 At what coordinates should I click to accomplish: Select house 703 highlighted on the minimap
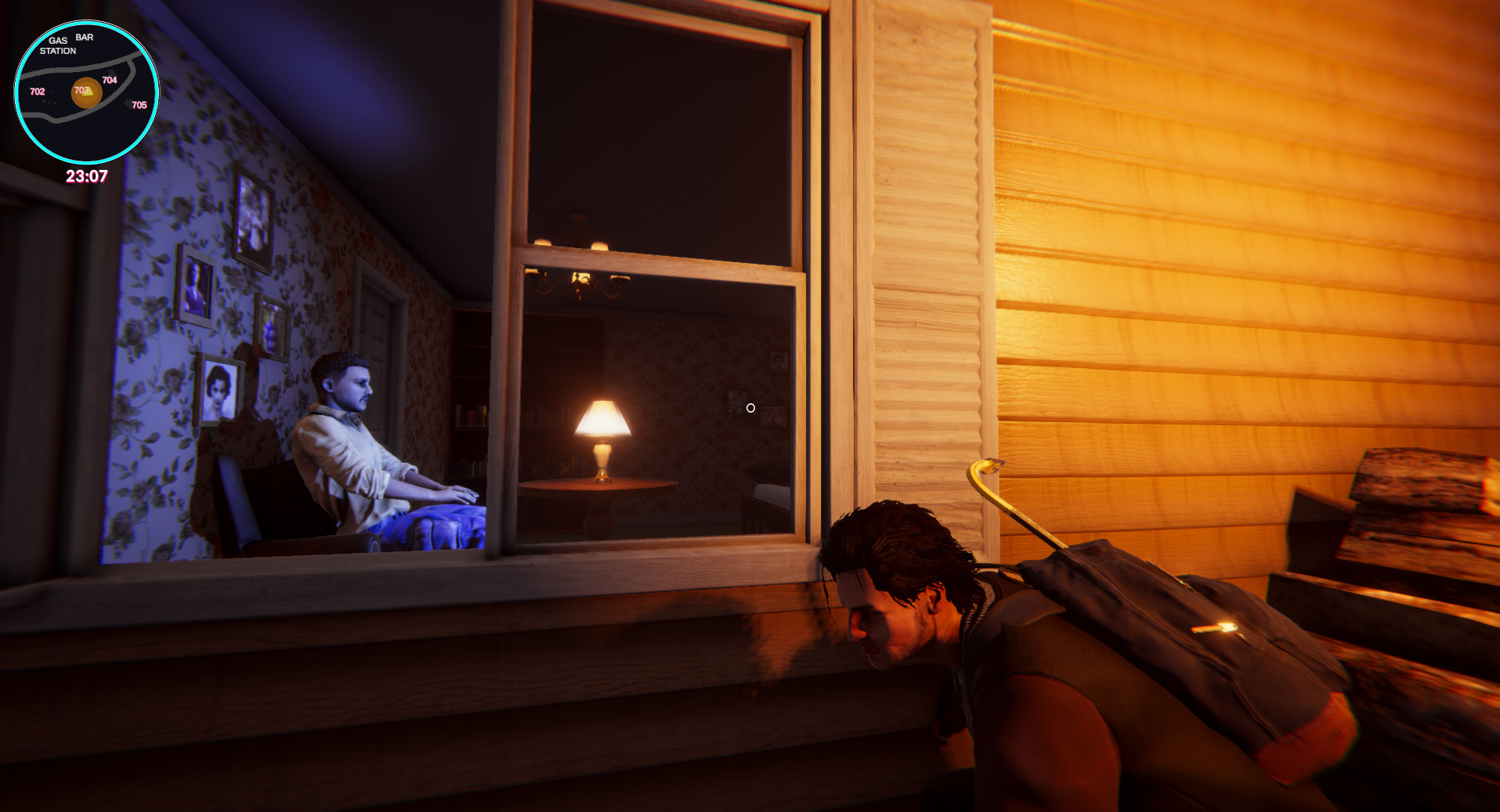[81, 90]
